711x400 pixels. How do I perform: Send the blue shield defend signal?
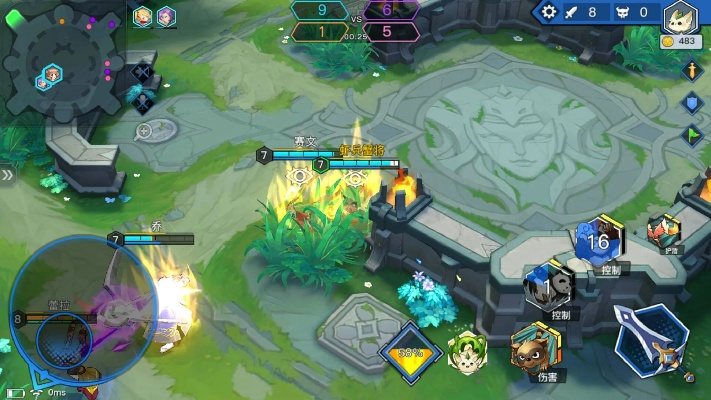691,102
